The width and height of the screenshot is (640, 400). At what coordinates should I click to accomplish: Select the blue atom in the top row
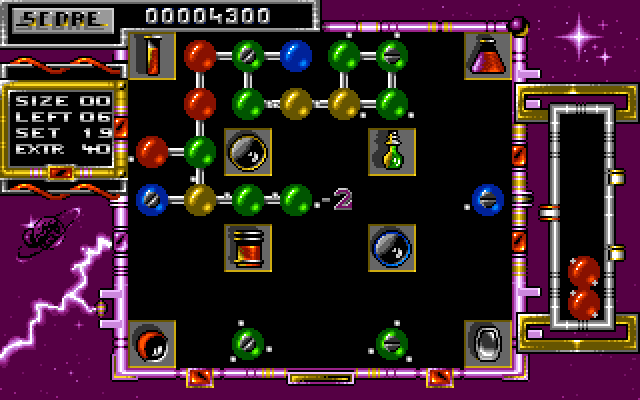(296, 54)
